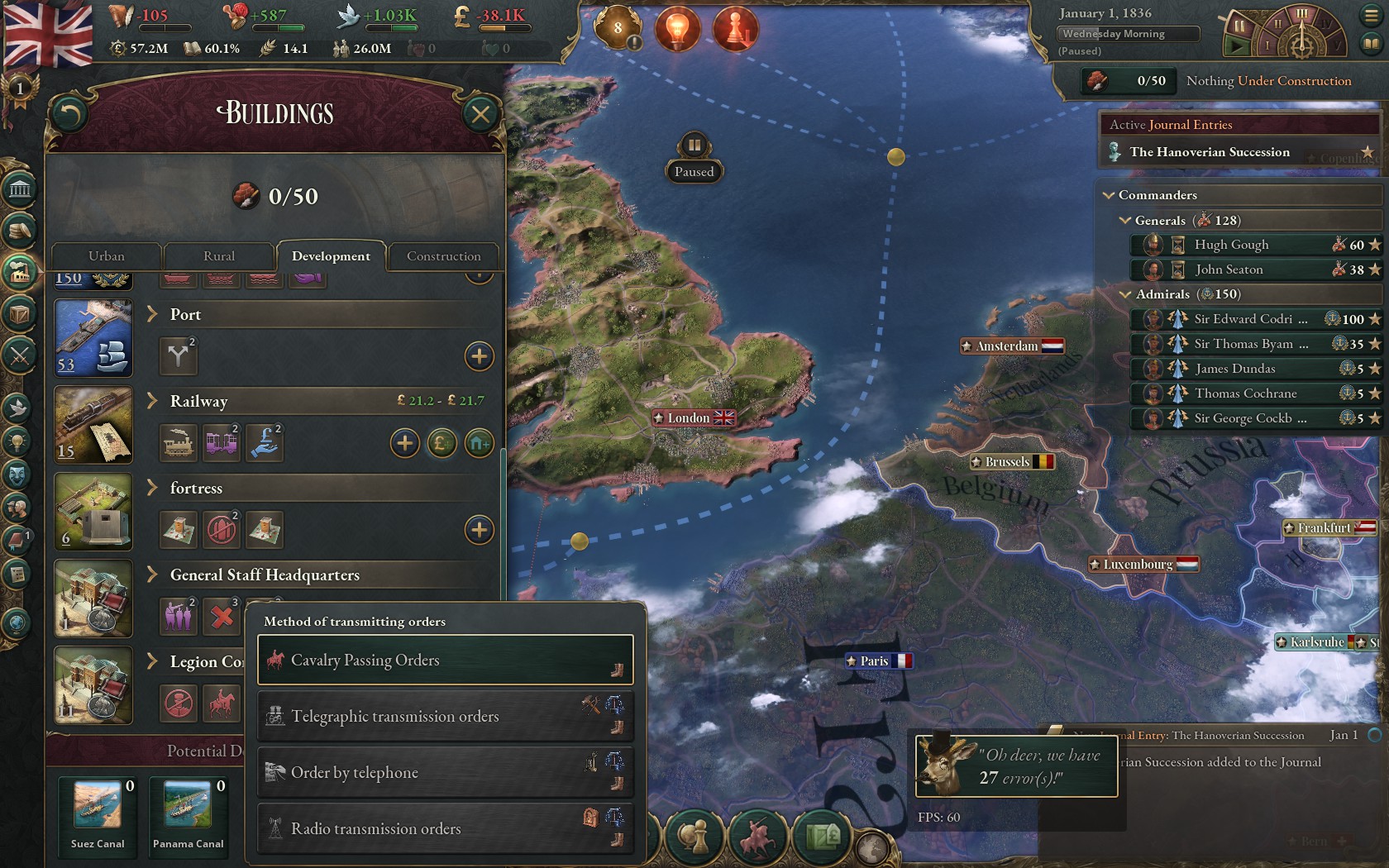
Task: Switch to the Construction tab
Action: 443,256
